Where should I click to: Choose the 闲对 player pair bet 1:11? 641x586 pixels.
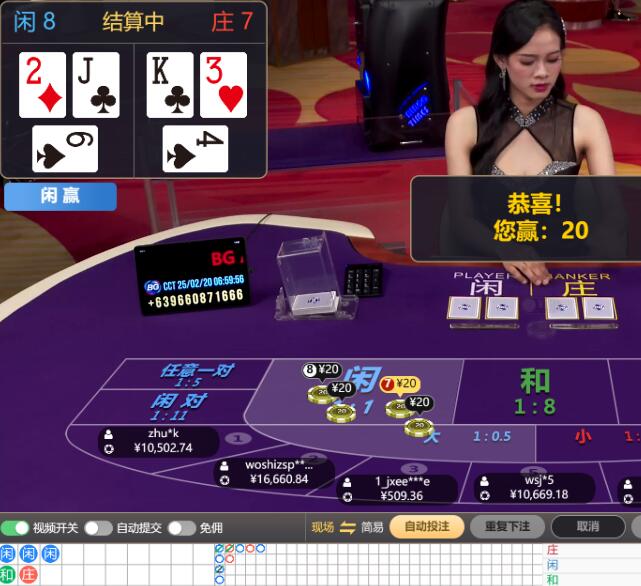point(180,404)
